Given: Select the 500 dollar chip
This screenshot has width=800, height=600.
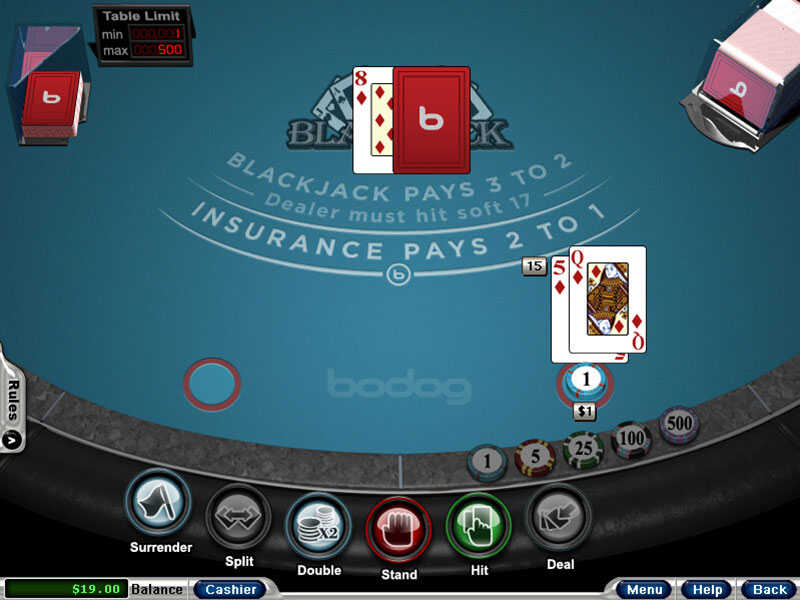Looking at the screenshot, I should tap(679, 423).
